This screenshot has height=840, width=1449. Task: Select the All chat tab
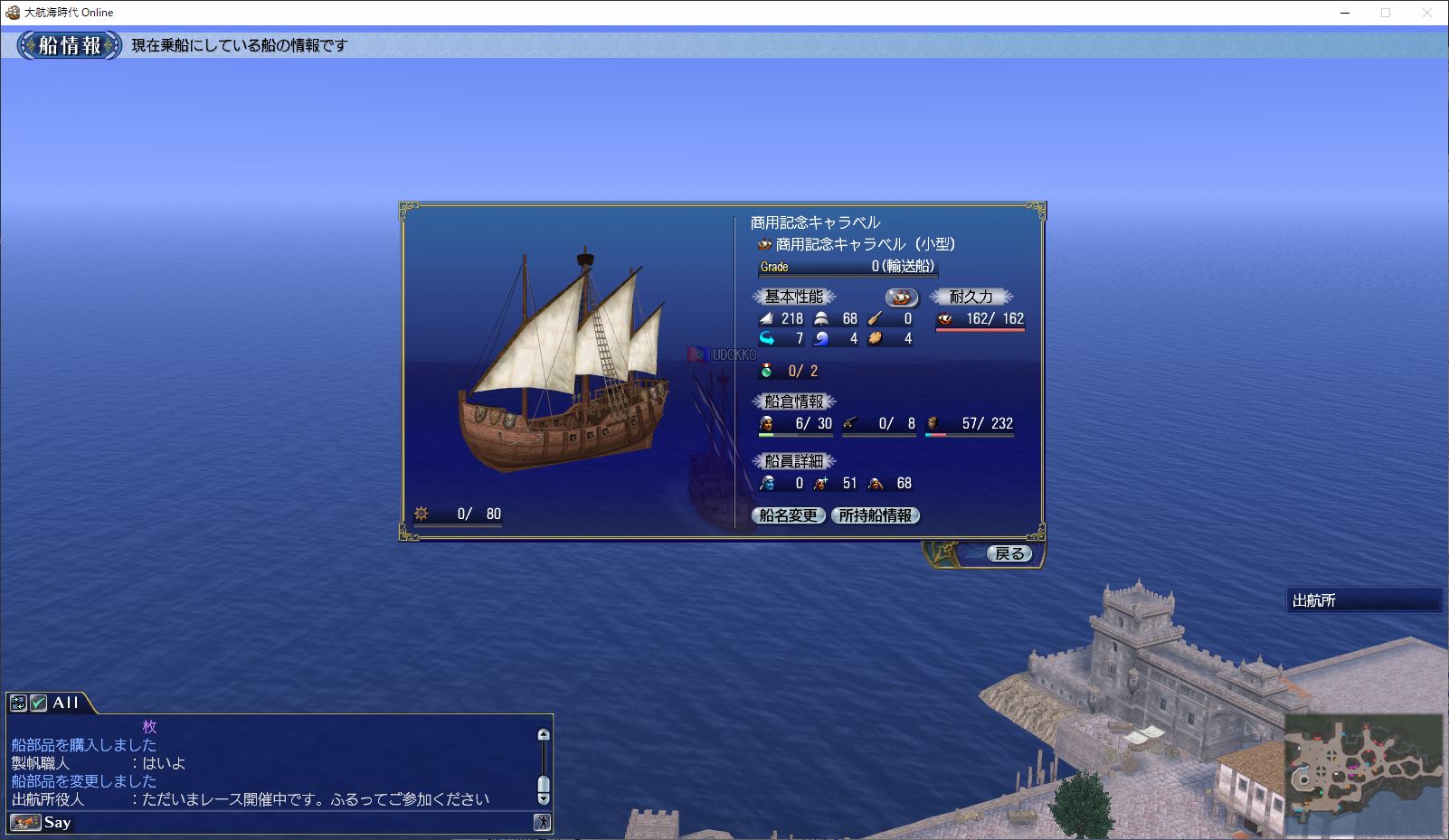click(66, 703)
